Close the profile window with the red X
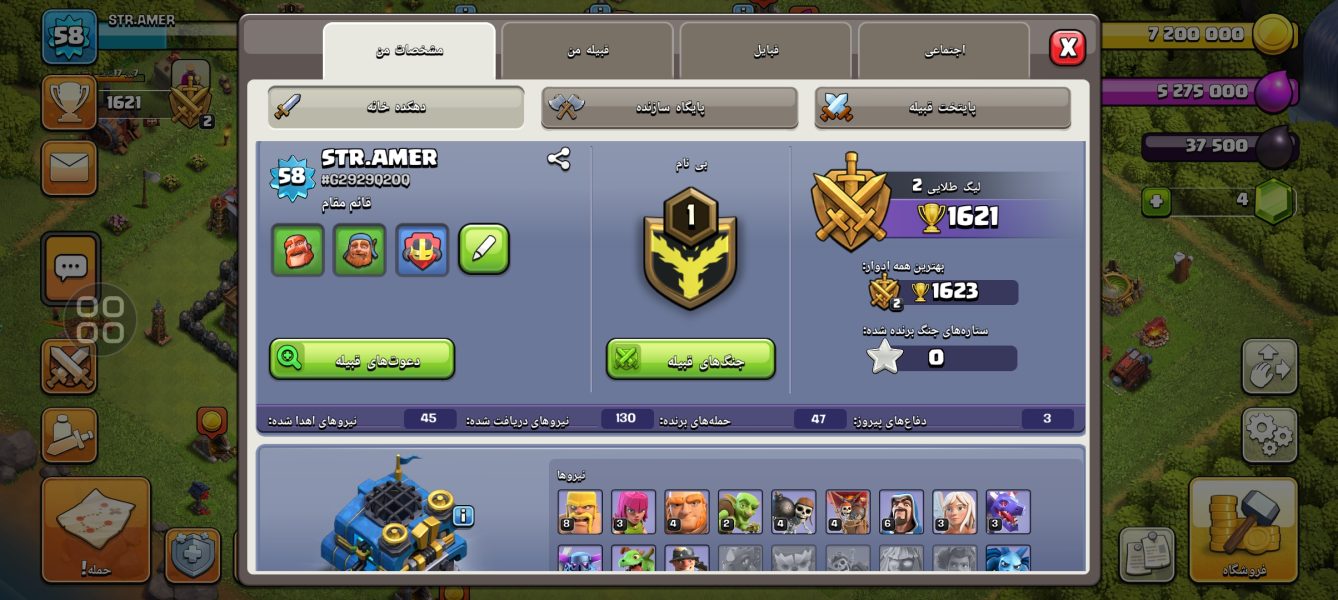Viewport: 1338px width, 600px height. (x=1067, y=47)
